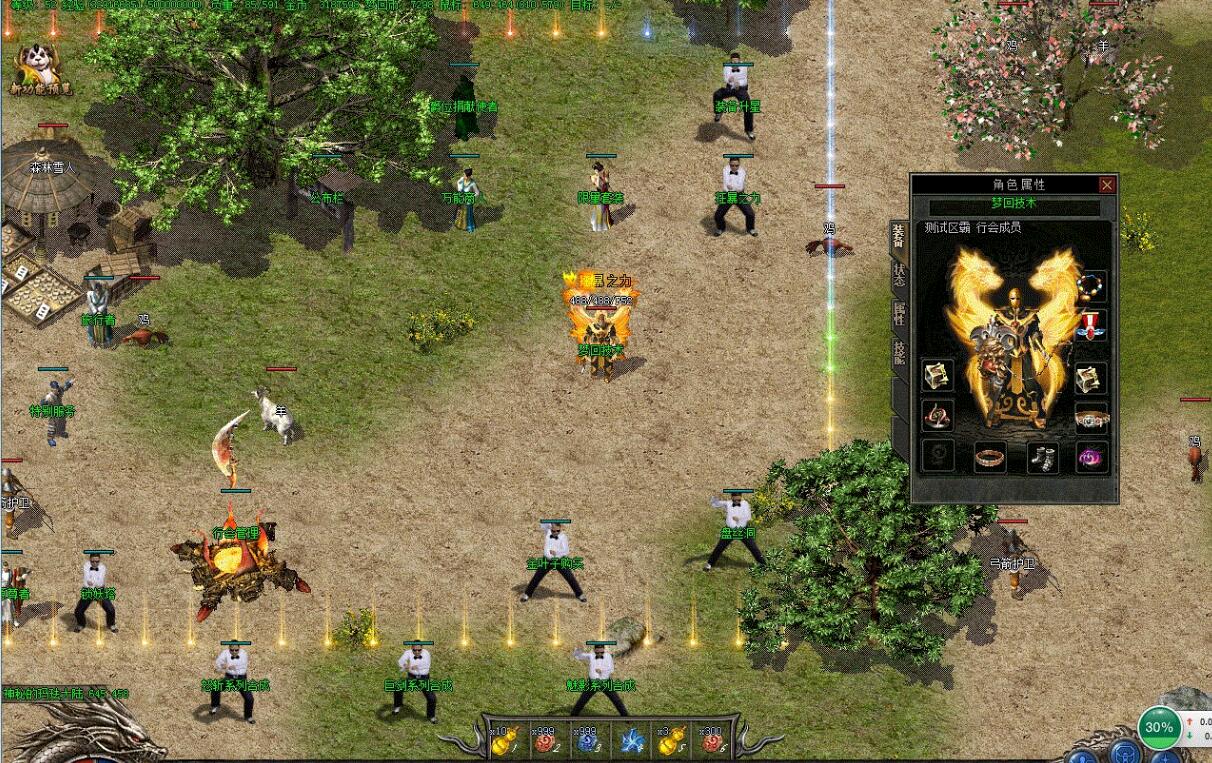Use the x300 red potion in hotbar
1212x763 pixels.
click(x=713, y=741)
